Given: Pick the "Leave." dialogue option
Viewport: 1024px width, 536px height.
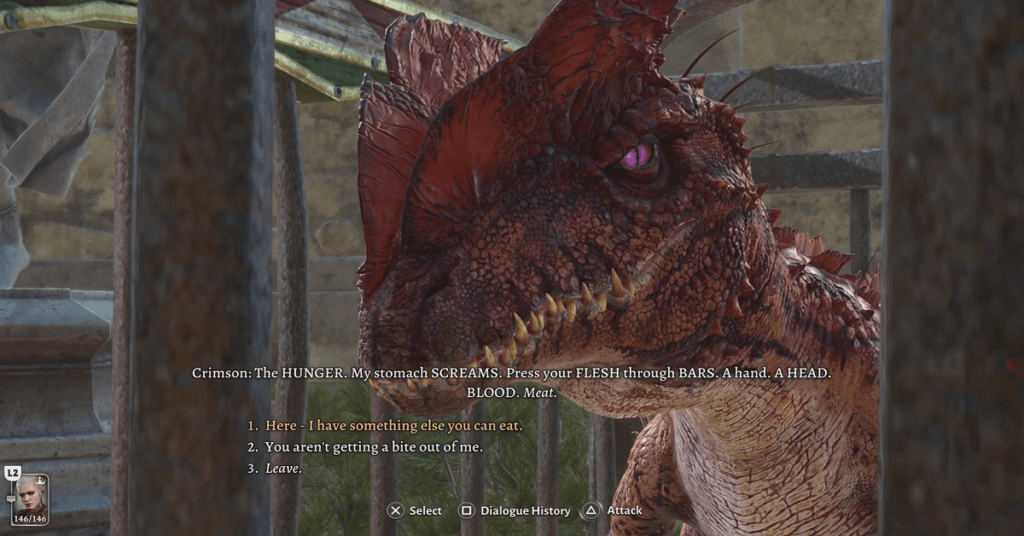Looking at the screenshot, I should click(283, 468).
